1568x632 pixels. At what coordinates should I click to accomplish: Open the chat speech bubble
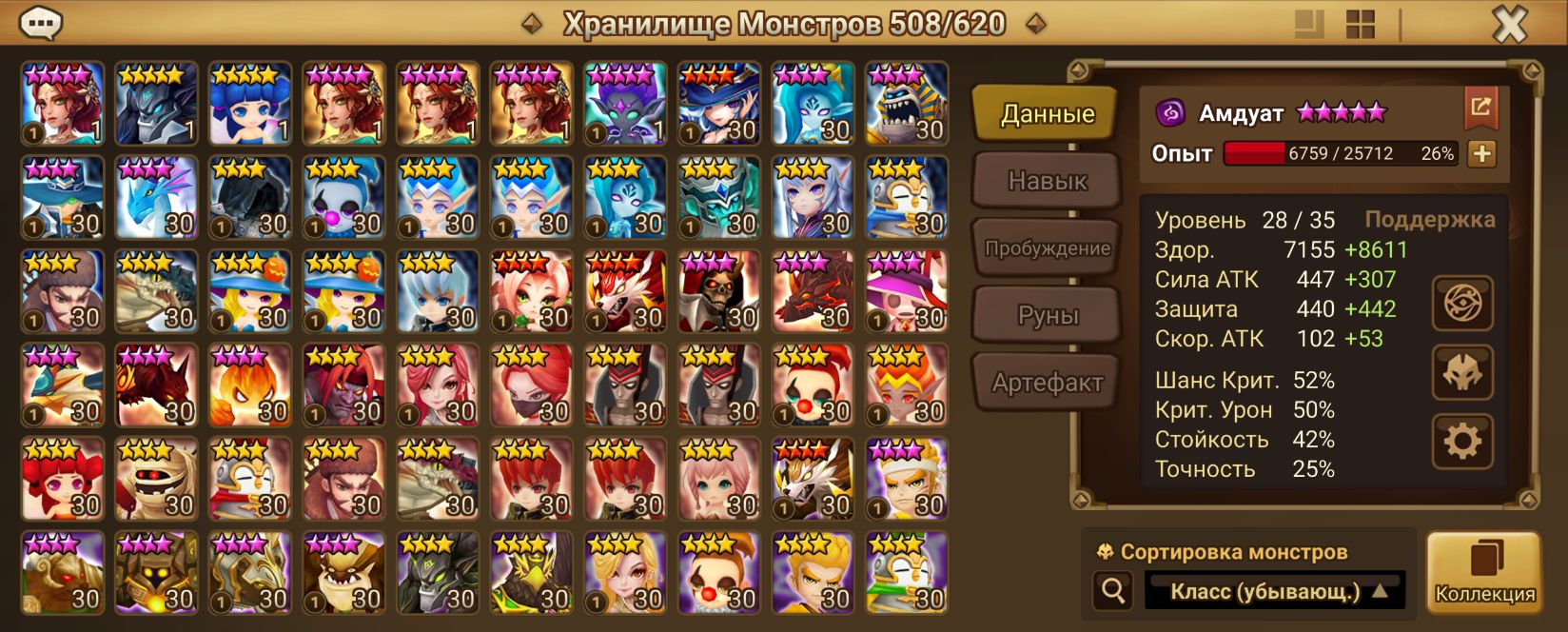point(40,22)
